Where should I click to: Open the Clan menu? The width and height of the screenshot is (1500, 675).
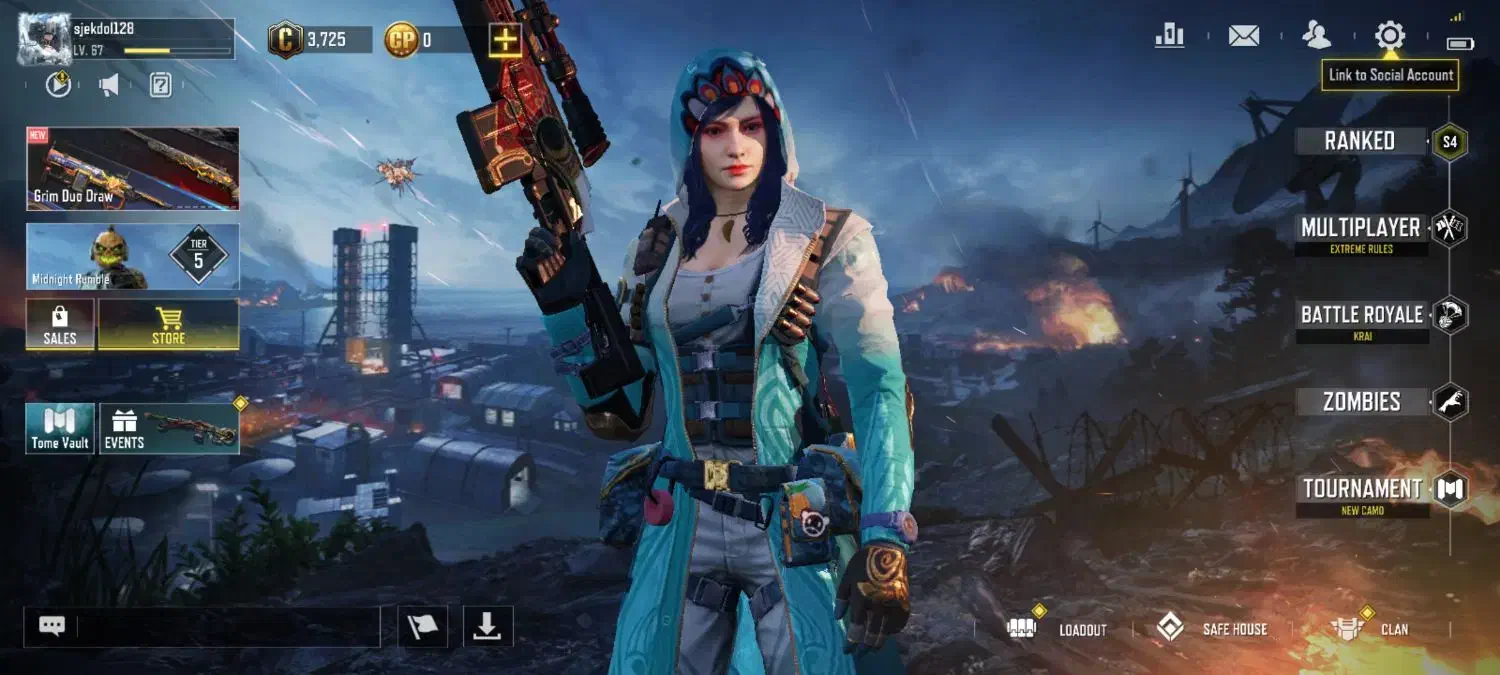point(1370,629)
